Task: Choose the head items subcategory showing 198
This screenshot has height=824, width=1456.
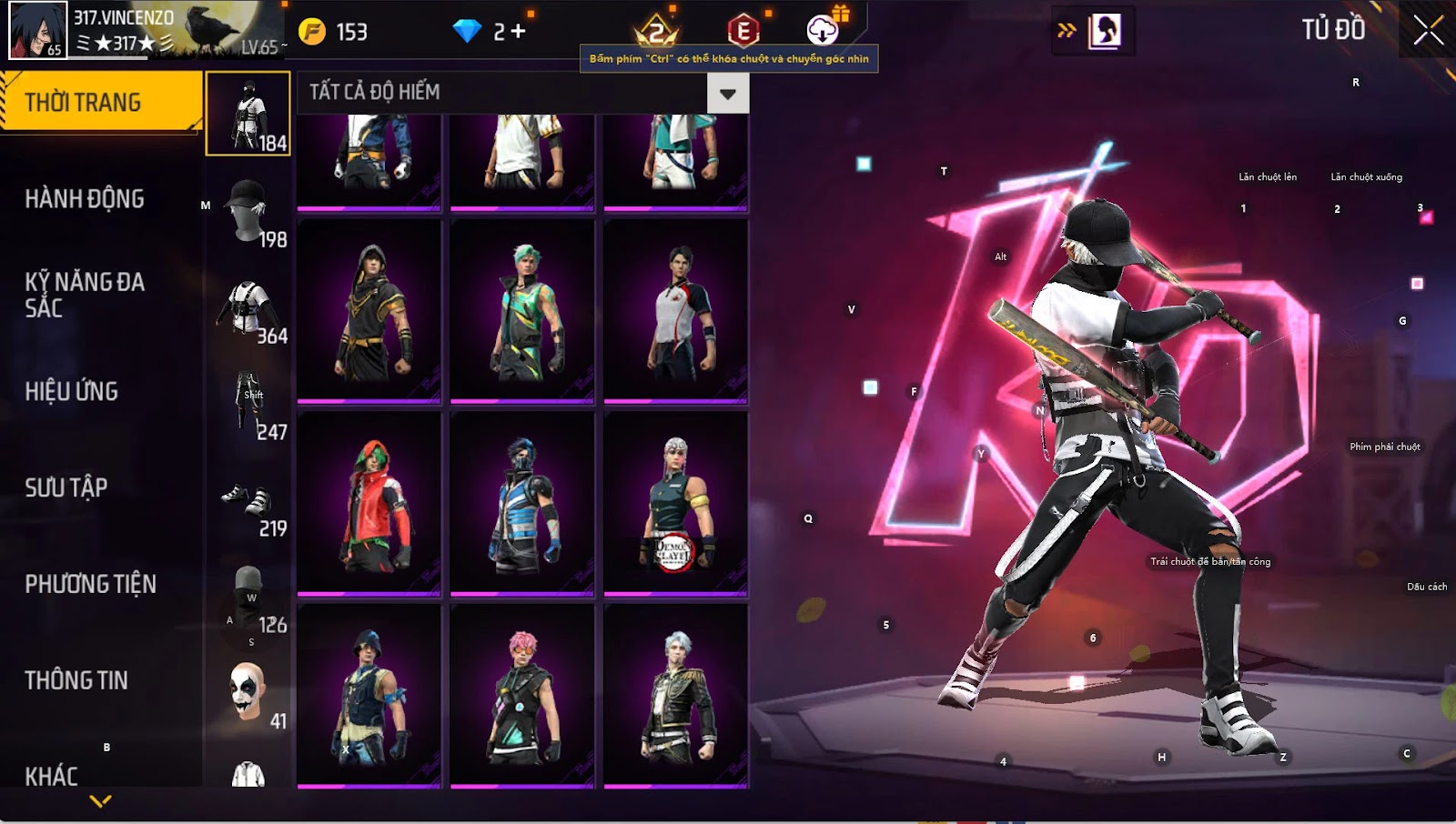Action: pyautogui.click(x=248, y=211)
